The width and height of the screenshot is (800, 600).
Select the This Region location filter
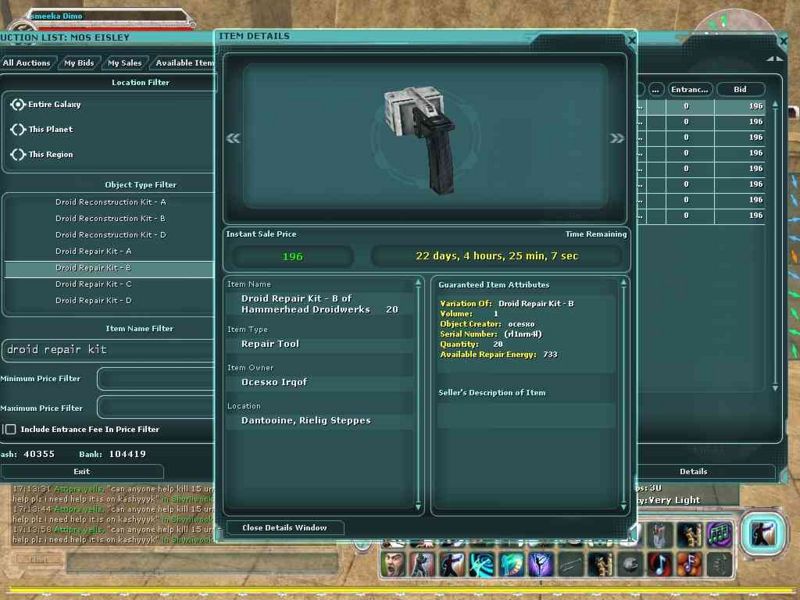(x=18, y=154)
